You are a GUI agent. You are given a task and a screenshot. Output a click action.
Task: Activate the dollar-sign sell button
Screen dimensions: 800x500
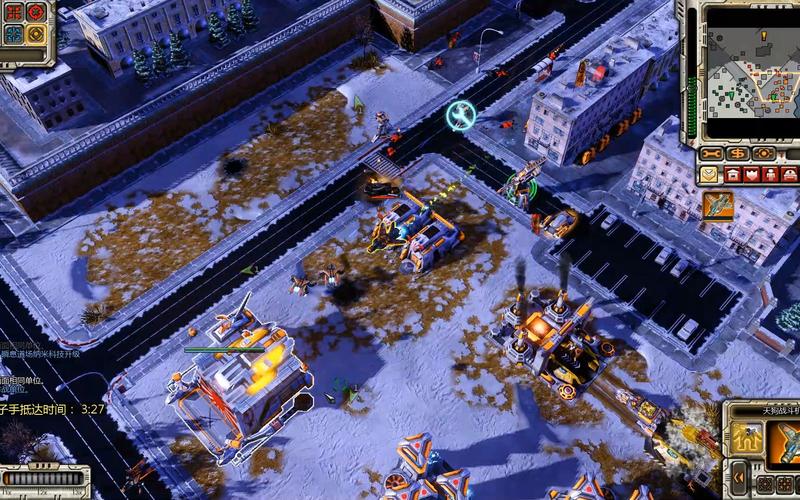point(737,154)
